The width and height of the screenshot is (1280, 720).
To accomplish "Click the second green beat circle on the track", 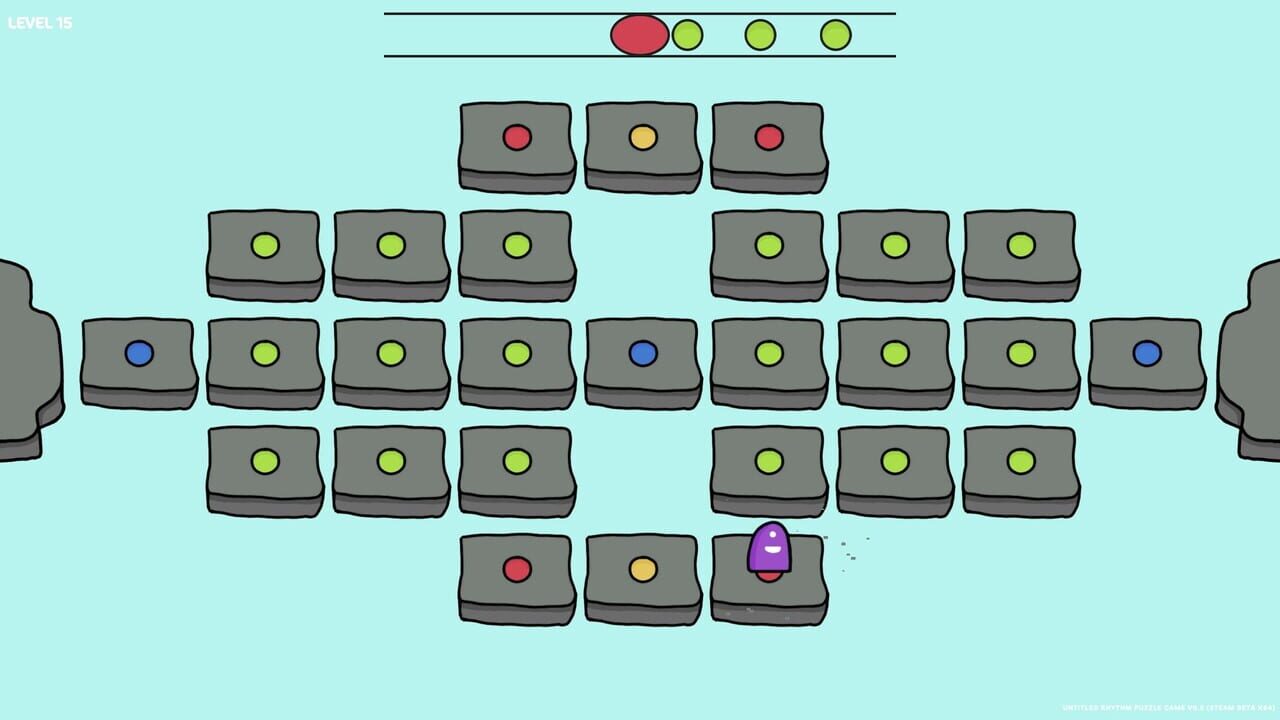I will (x=760, y=35).
